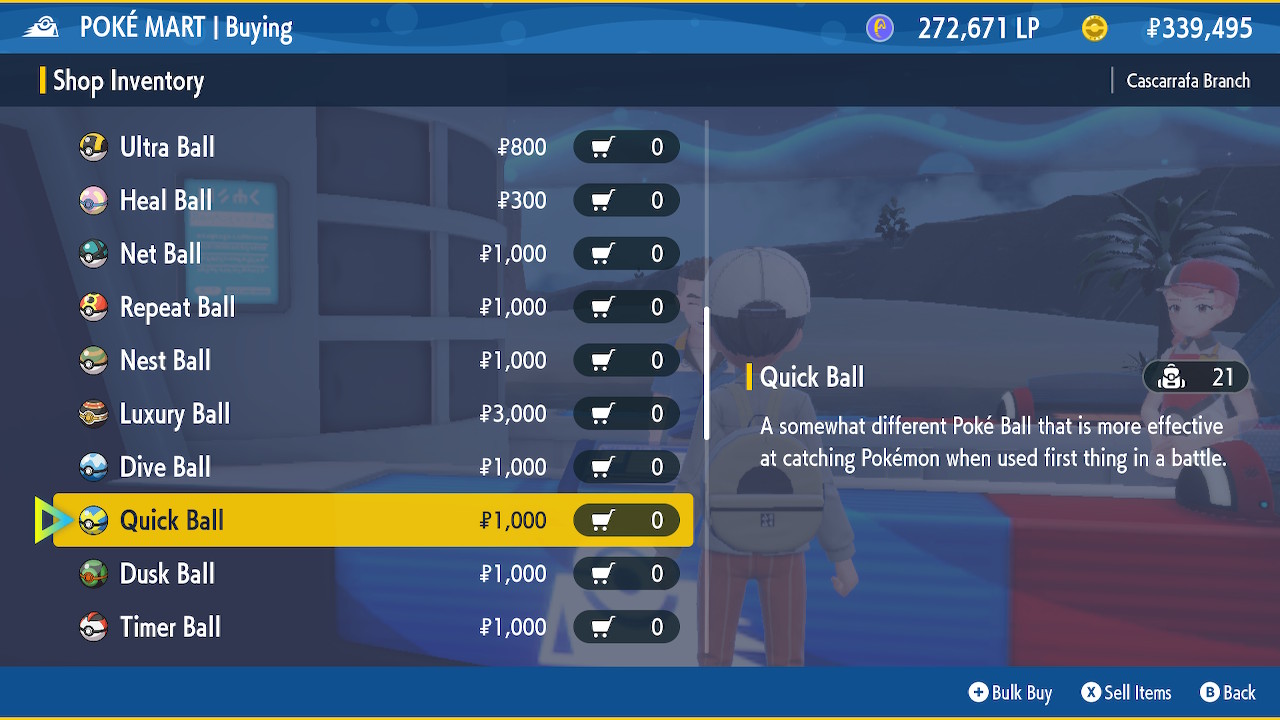
Task: Select the Repeat Ball icon
Action: pos(92,307)
